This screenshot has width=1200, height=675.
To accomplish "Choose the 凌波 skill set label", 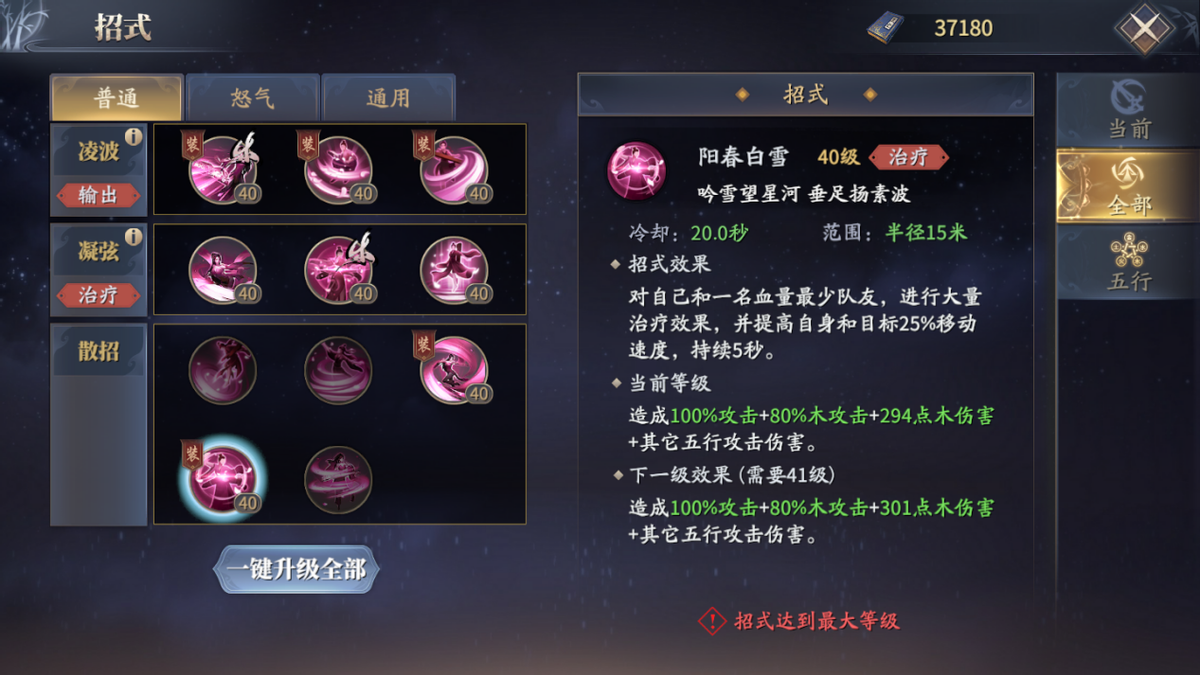I will (x=98, y=151).
